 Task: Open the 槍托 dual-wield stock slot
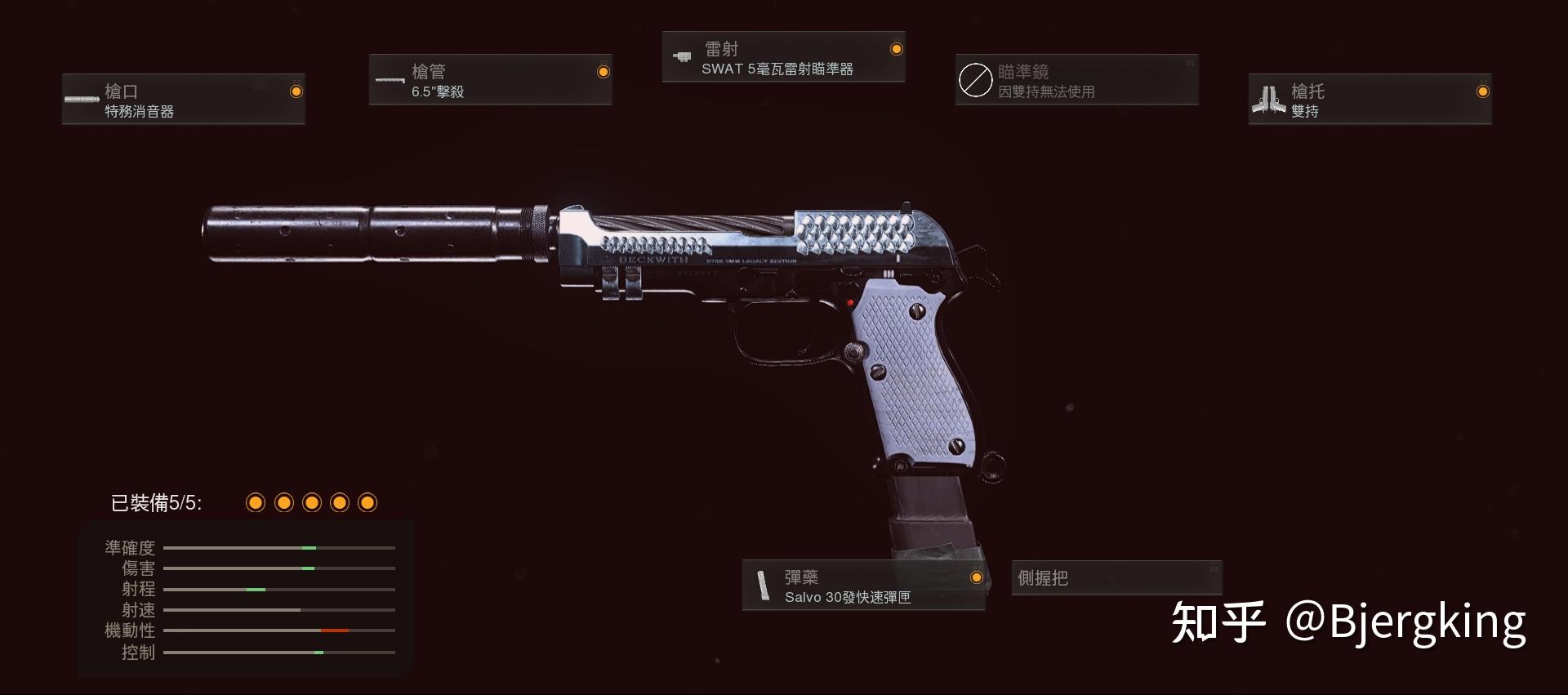tap(1370, 100)
